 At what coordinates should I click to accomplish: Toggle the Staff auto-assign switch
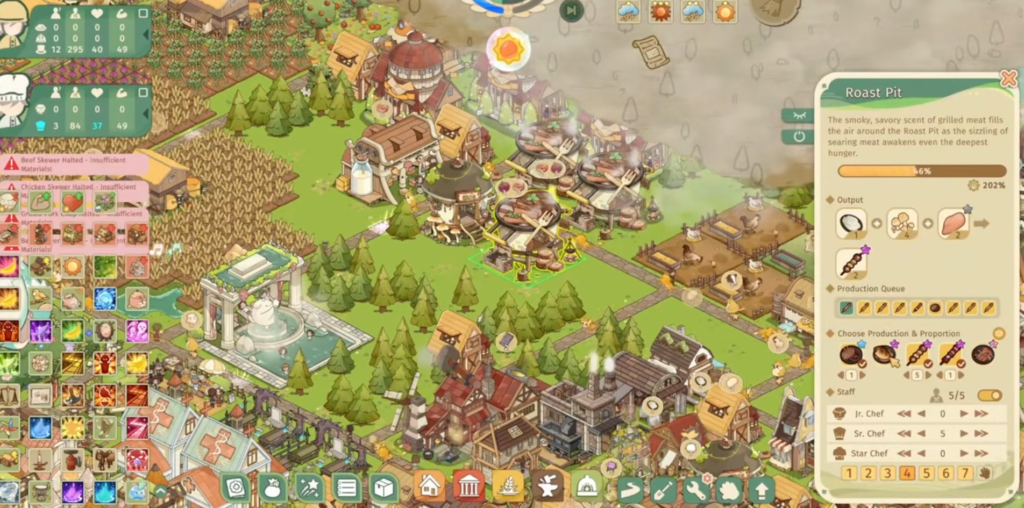(x=989, y=395)
